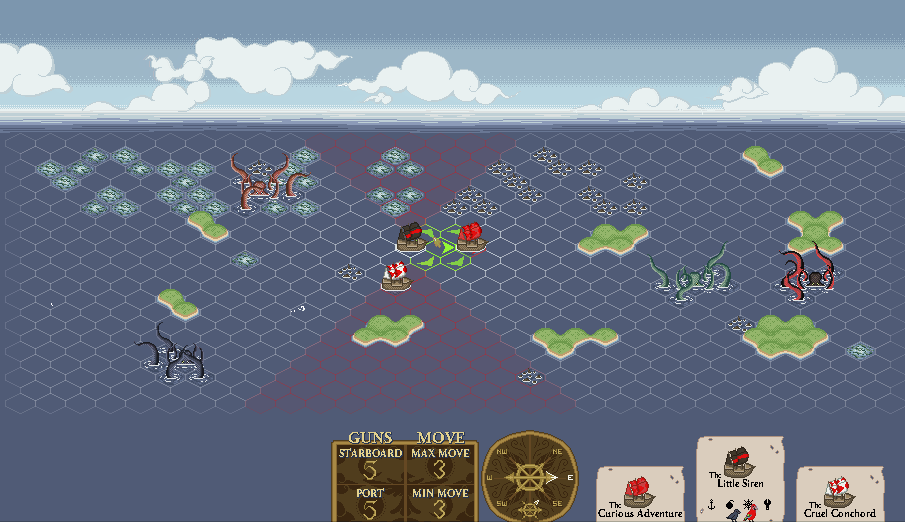The height and width of the screenshot is (522, 905).
Task: Select the black-sailed ship on the hex grid
Action: pyautogui.click(x=410, y=236)
